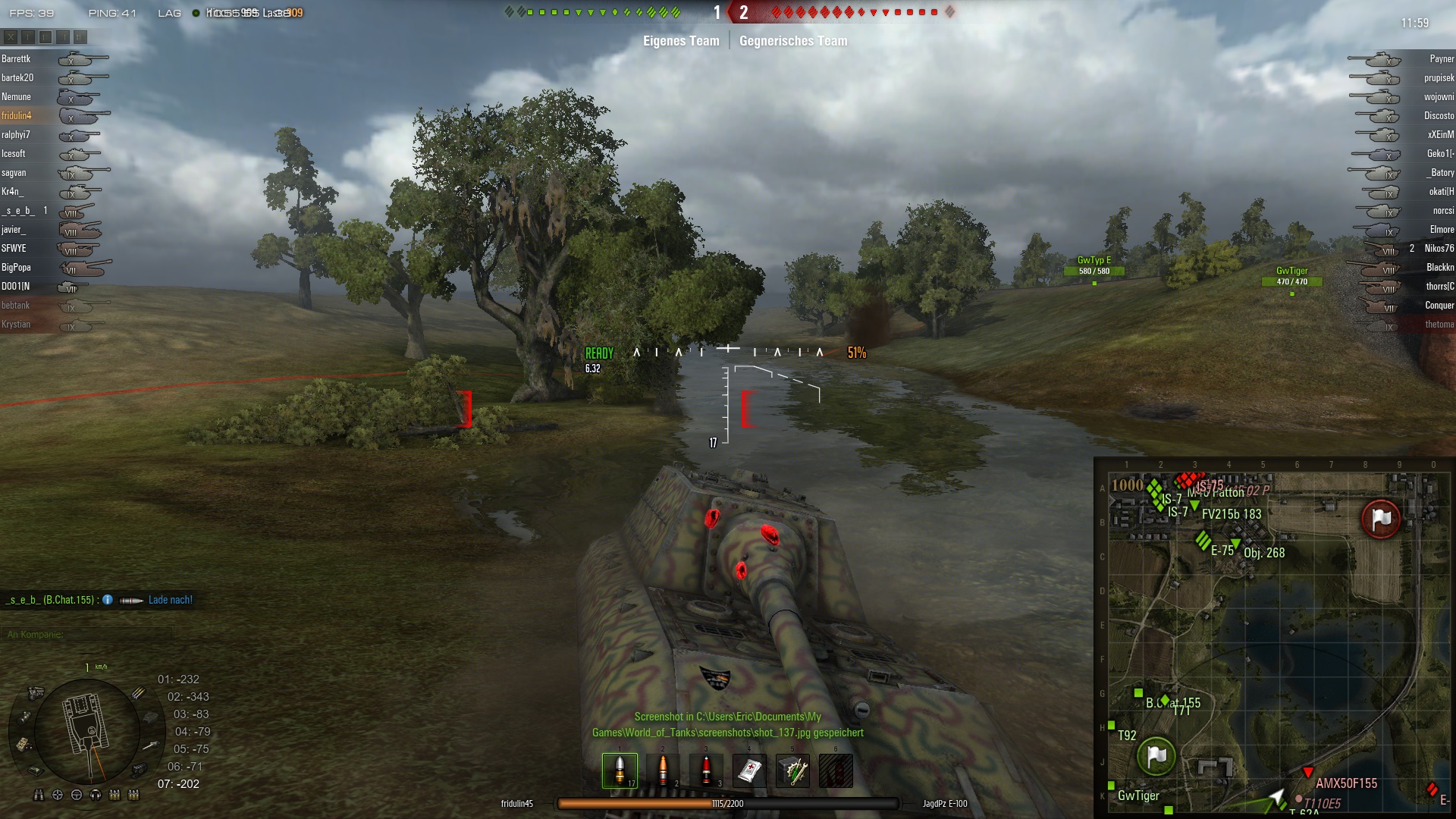Select enemy player Payner in the list
The height and width of the screenshot is (819, 1456).
tap(1441, 58)
